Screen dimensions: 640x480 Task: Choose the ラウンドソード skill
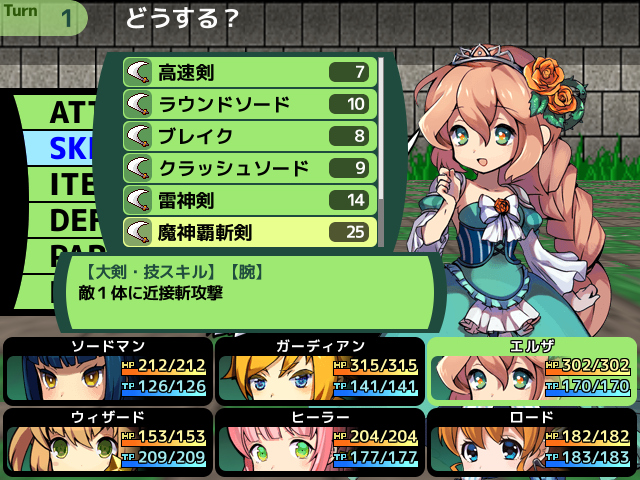[249, 104]
